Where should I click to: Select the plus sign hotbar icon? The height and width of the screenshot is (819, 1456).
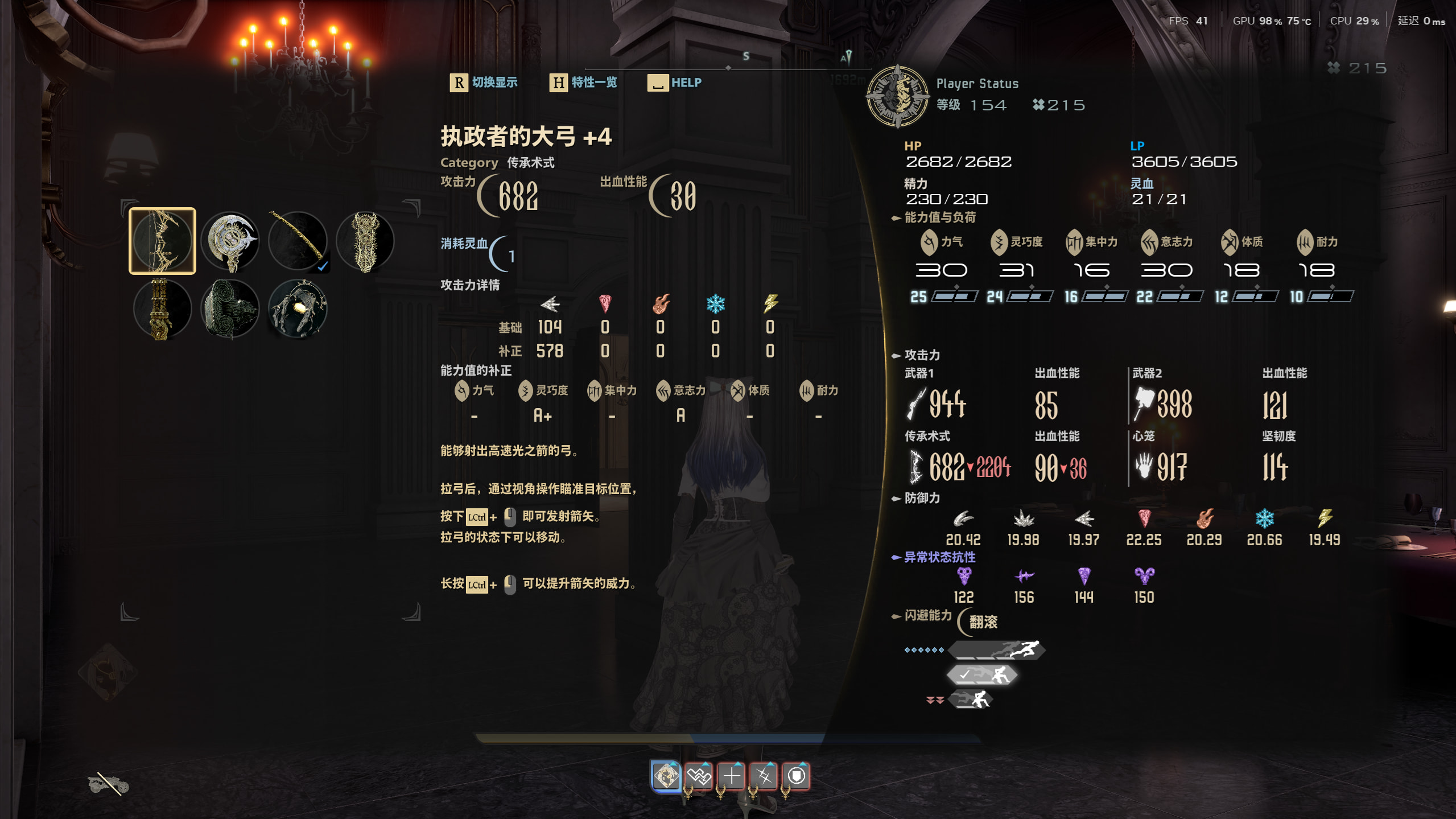point(731,775)
